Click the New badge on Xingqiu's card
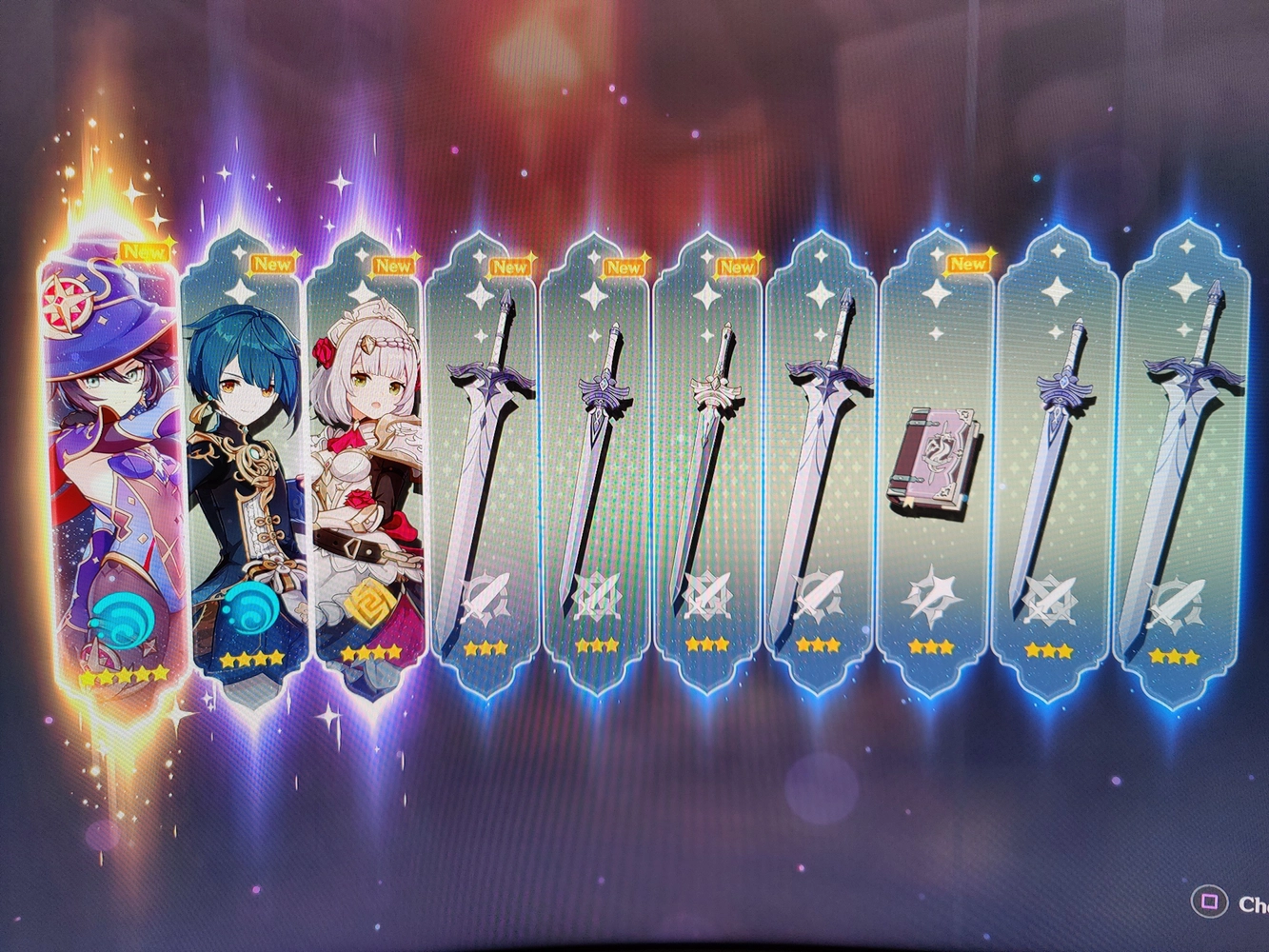This screenshot has width=1269, height=952. point(272,264)
